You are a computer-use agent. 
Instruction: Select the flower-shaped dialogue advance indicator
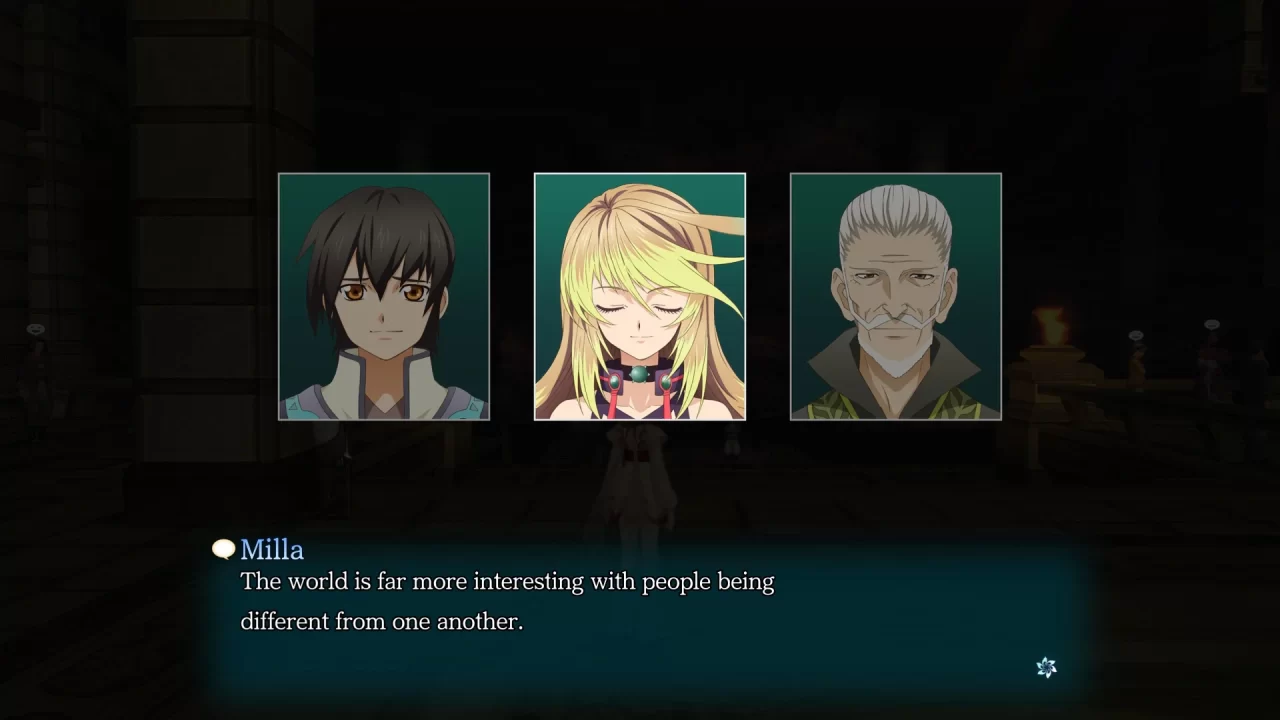coord(1046,667)
